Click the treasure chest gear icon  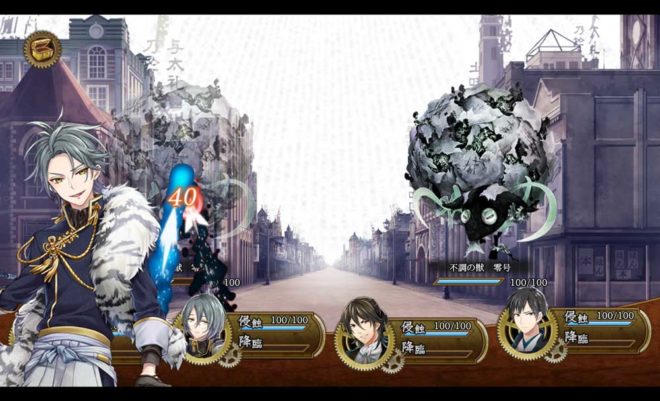click(x=42, y=49)
